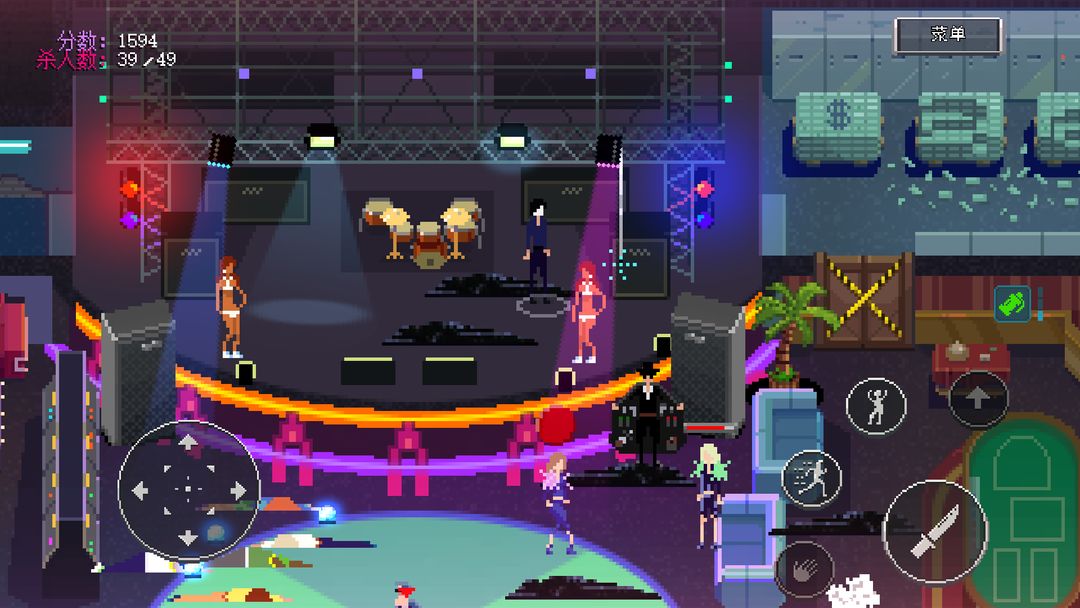Tap the right arrow on the virtual joystick

(237, 490)
